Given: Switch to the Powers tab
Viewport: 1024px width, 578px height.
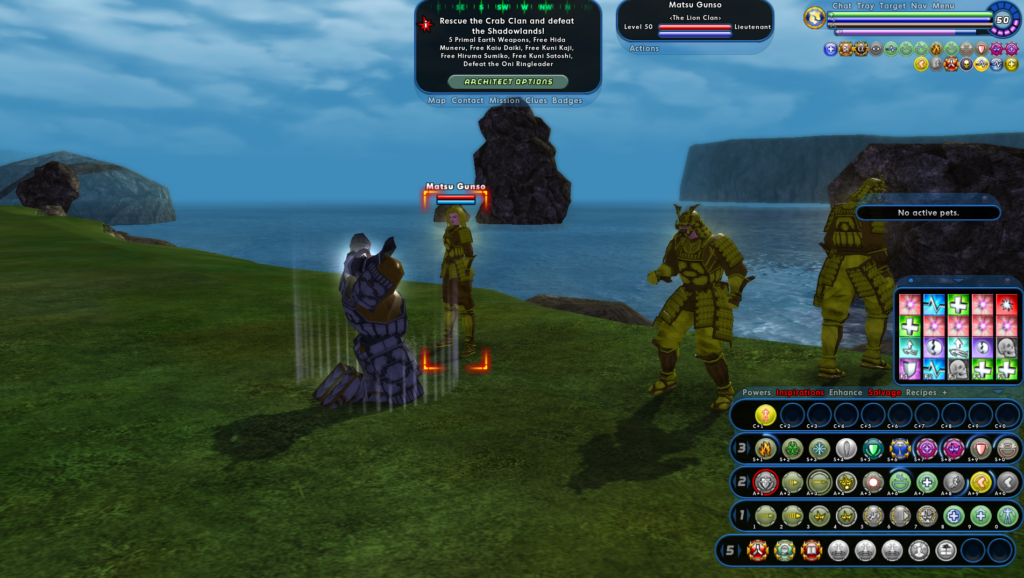Looking at the screenshot, I should [756, 393].
